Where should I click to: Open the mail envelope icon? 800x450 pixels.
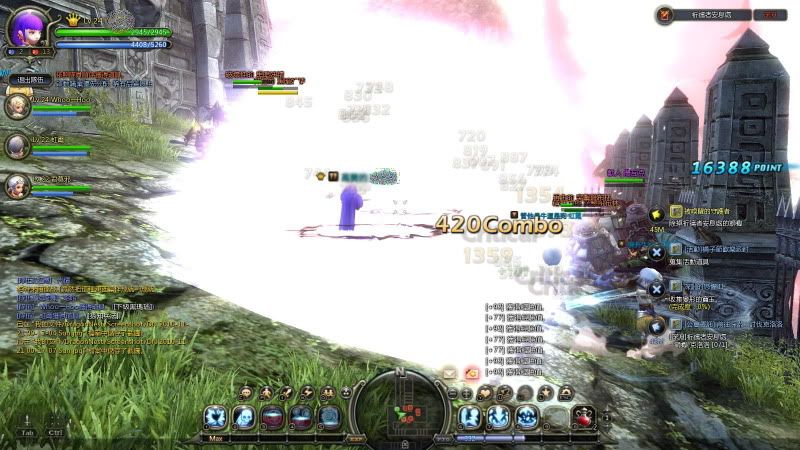click(451, 373)
